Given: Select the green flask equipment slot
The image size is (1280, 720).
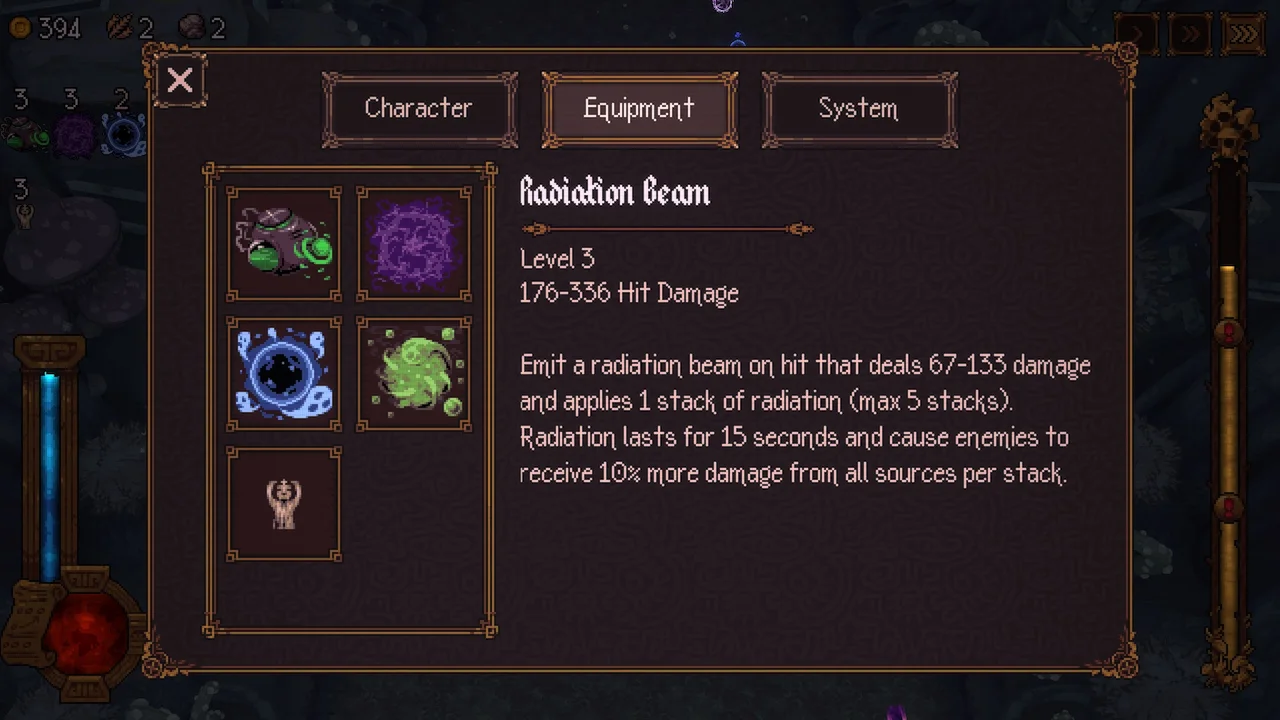Looking at the screenshot, I should pos(284,243).
